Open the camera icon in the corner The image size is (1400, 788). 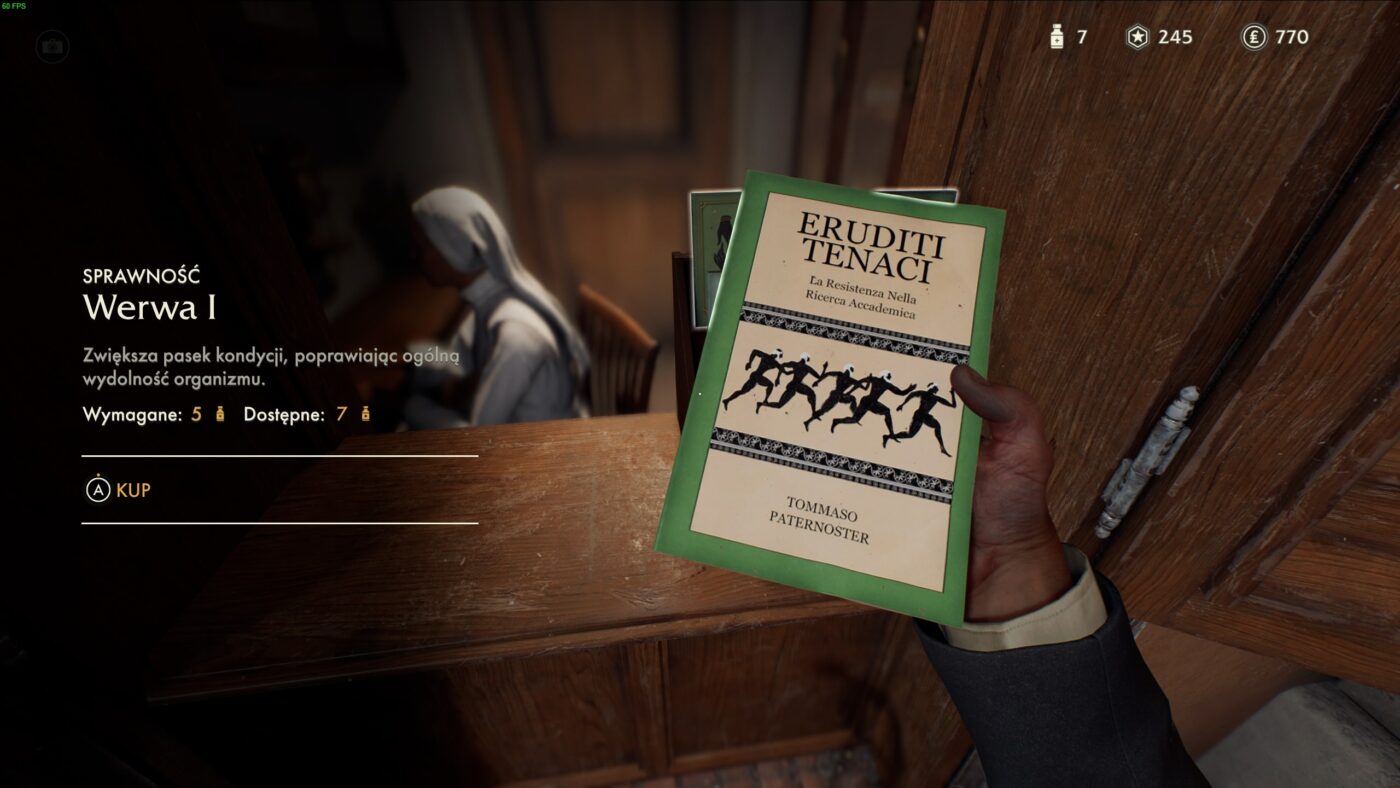tap(52, 46)
